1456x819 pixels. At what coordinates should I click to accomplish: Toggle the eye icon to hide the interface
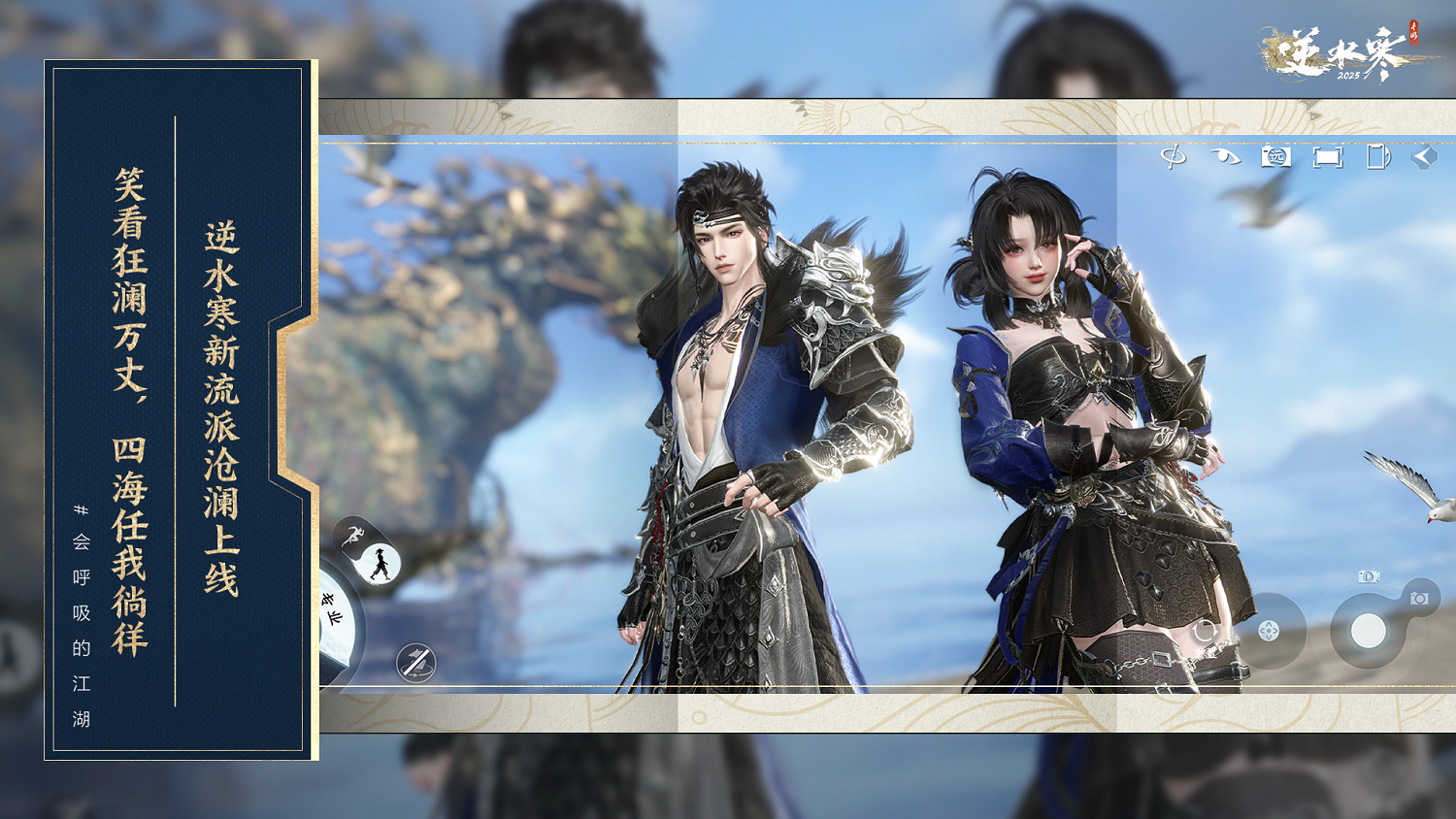[1225, 155]
